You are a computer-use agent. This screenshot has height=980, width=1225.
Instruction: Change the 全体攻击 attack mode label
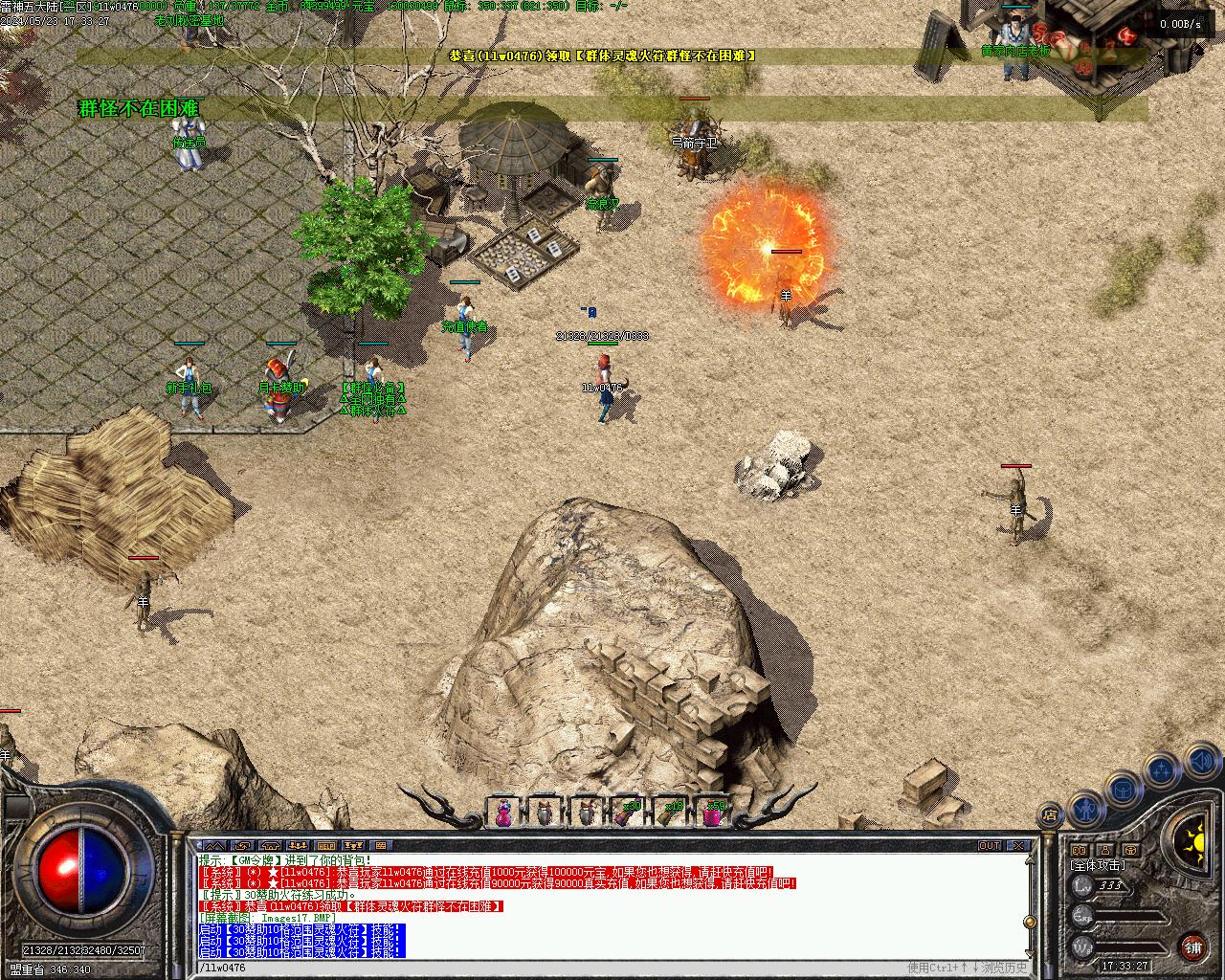pyautogui.click(x=1097, y=865)
